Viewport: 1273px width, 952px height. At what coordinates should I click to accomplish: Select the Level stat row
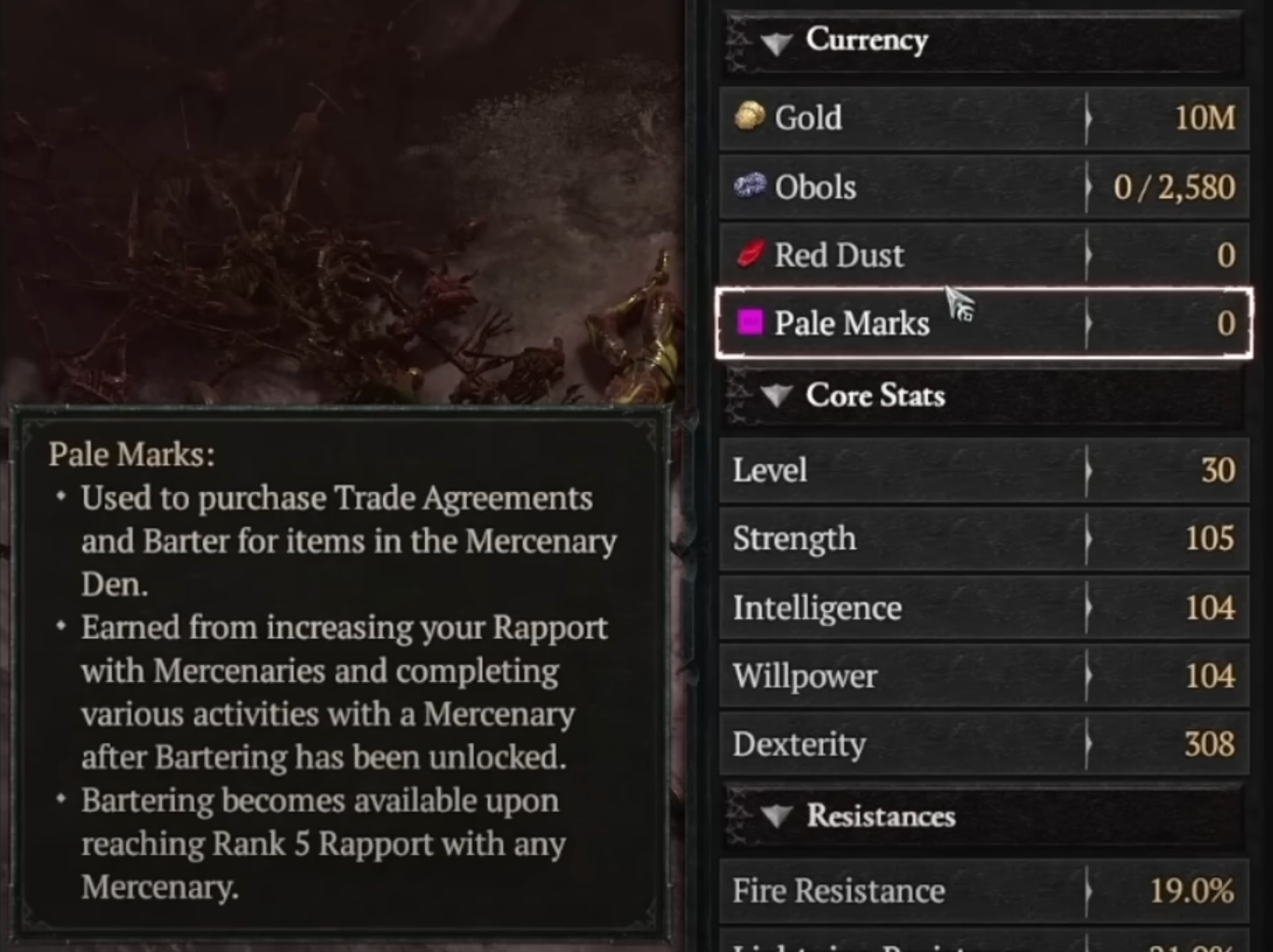[983, 470]
